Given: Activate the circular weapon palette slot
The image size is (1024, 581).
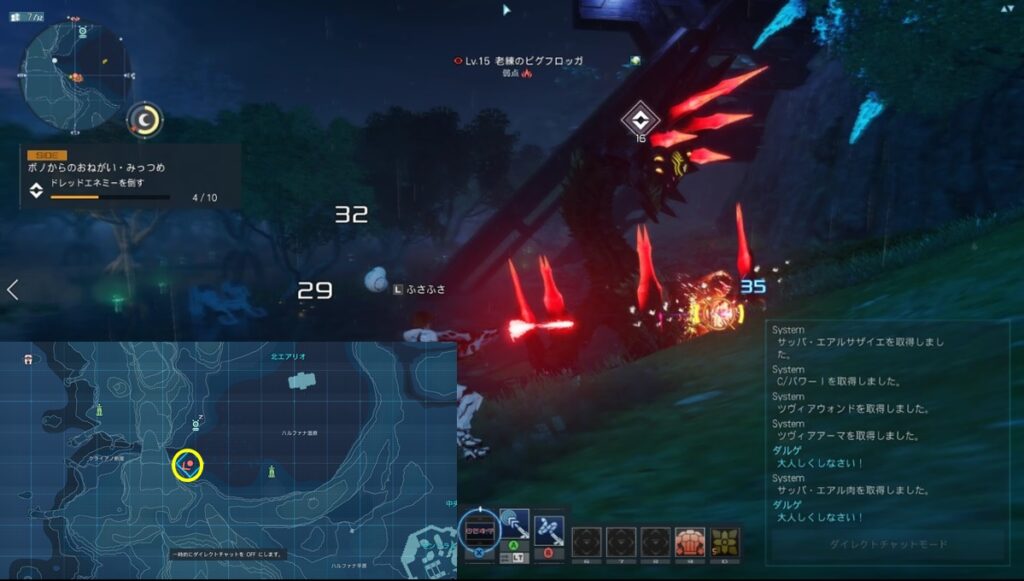Looking at the screenshot, I should 478,530.
